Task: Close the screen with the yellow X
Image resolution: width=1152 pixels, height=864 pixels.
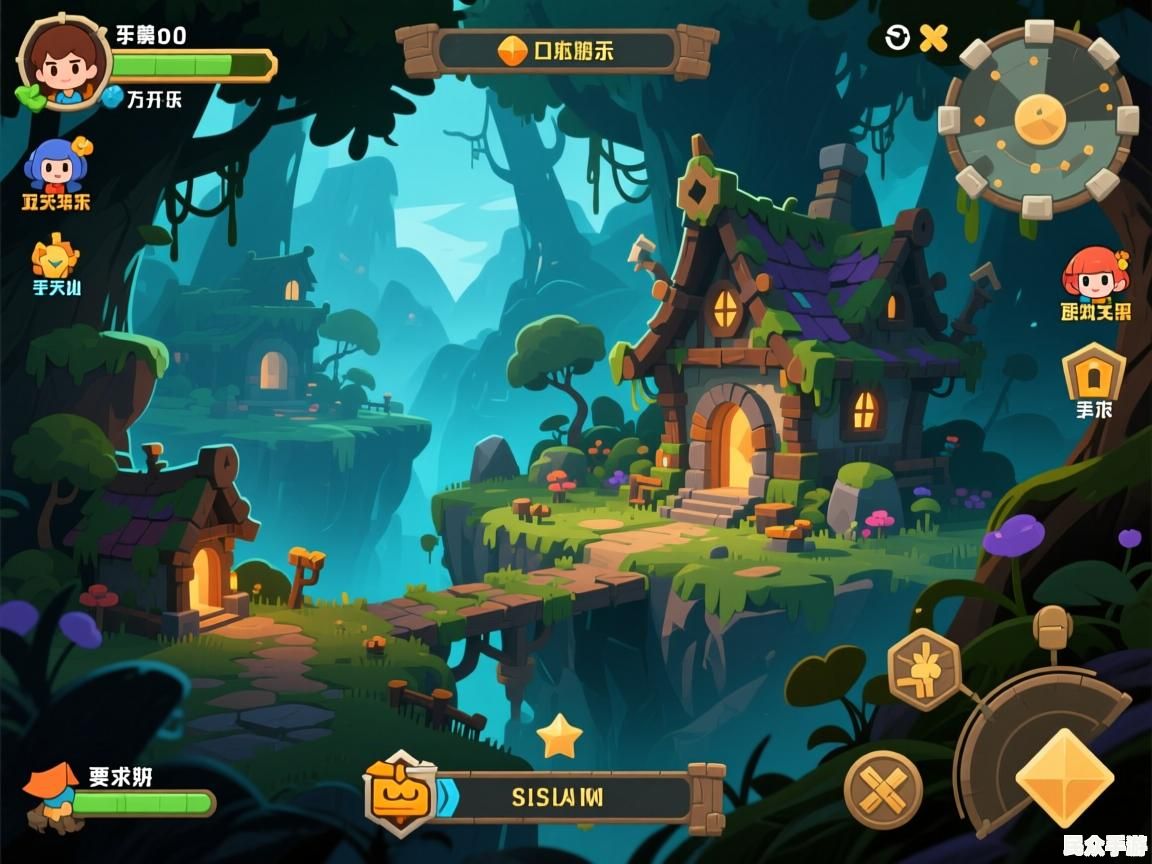Action: pyautogui.click(x=933, y=38)
